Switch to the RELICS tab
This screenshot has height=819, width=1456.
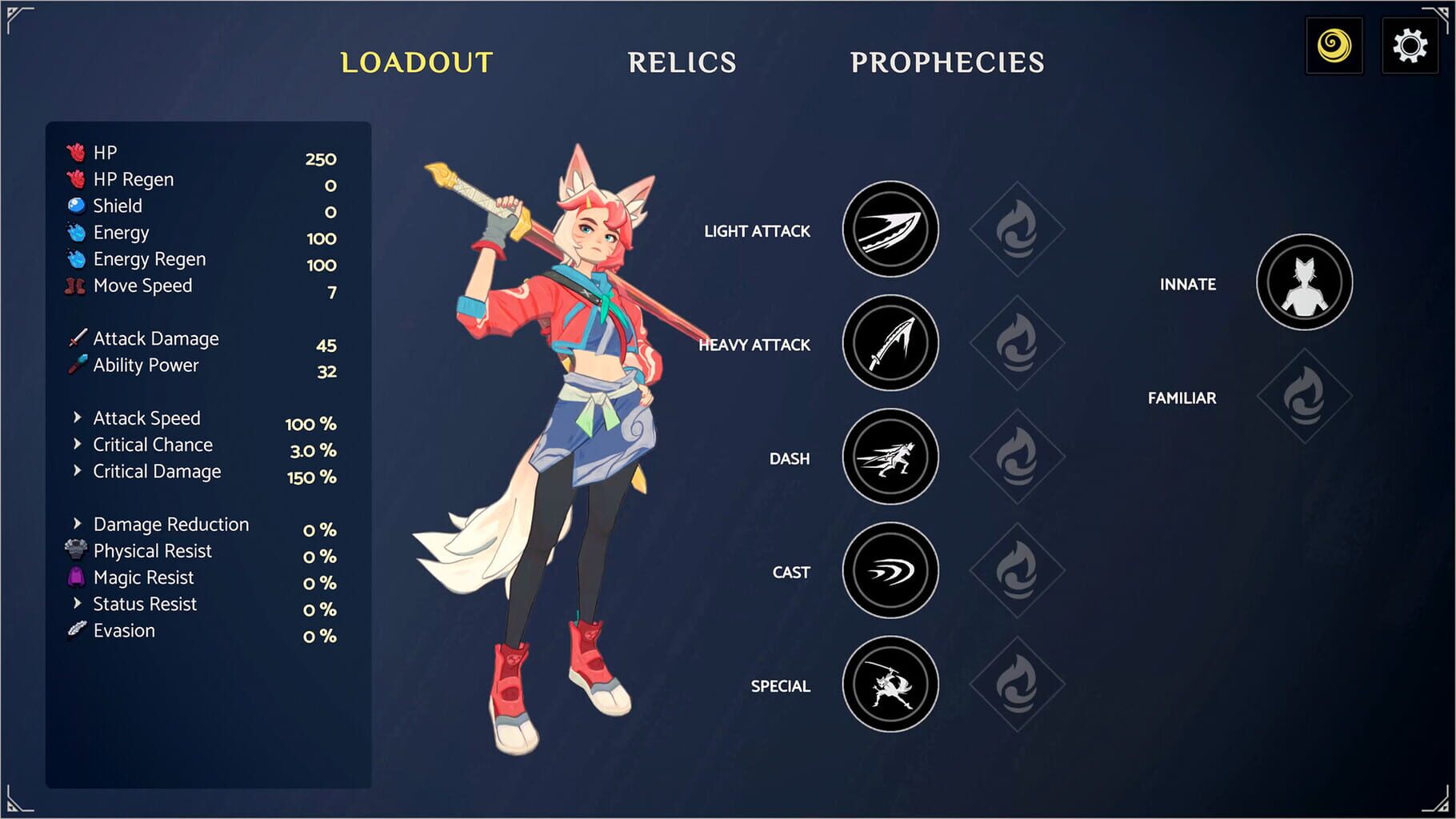(682, 61)
